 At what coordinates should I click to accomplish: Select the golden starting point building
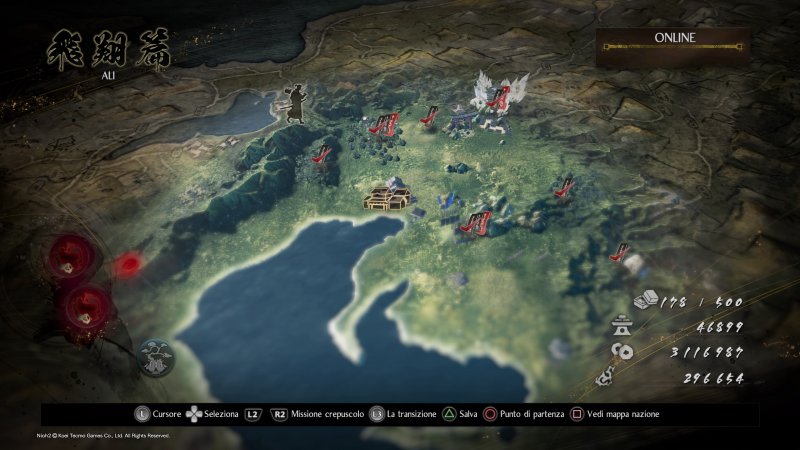(389, 194)
